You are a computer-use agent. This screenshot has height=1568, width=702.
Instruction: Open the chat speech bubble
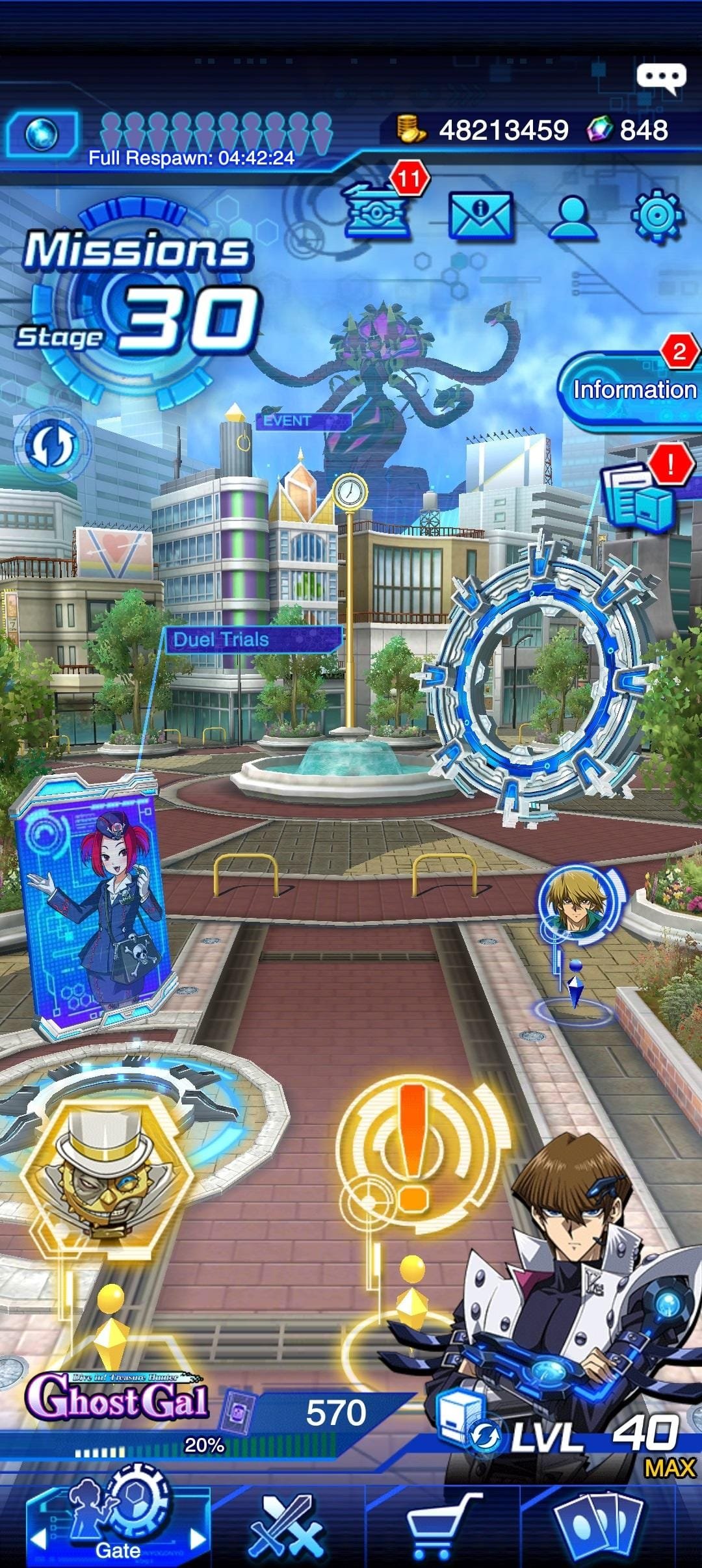660,77
